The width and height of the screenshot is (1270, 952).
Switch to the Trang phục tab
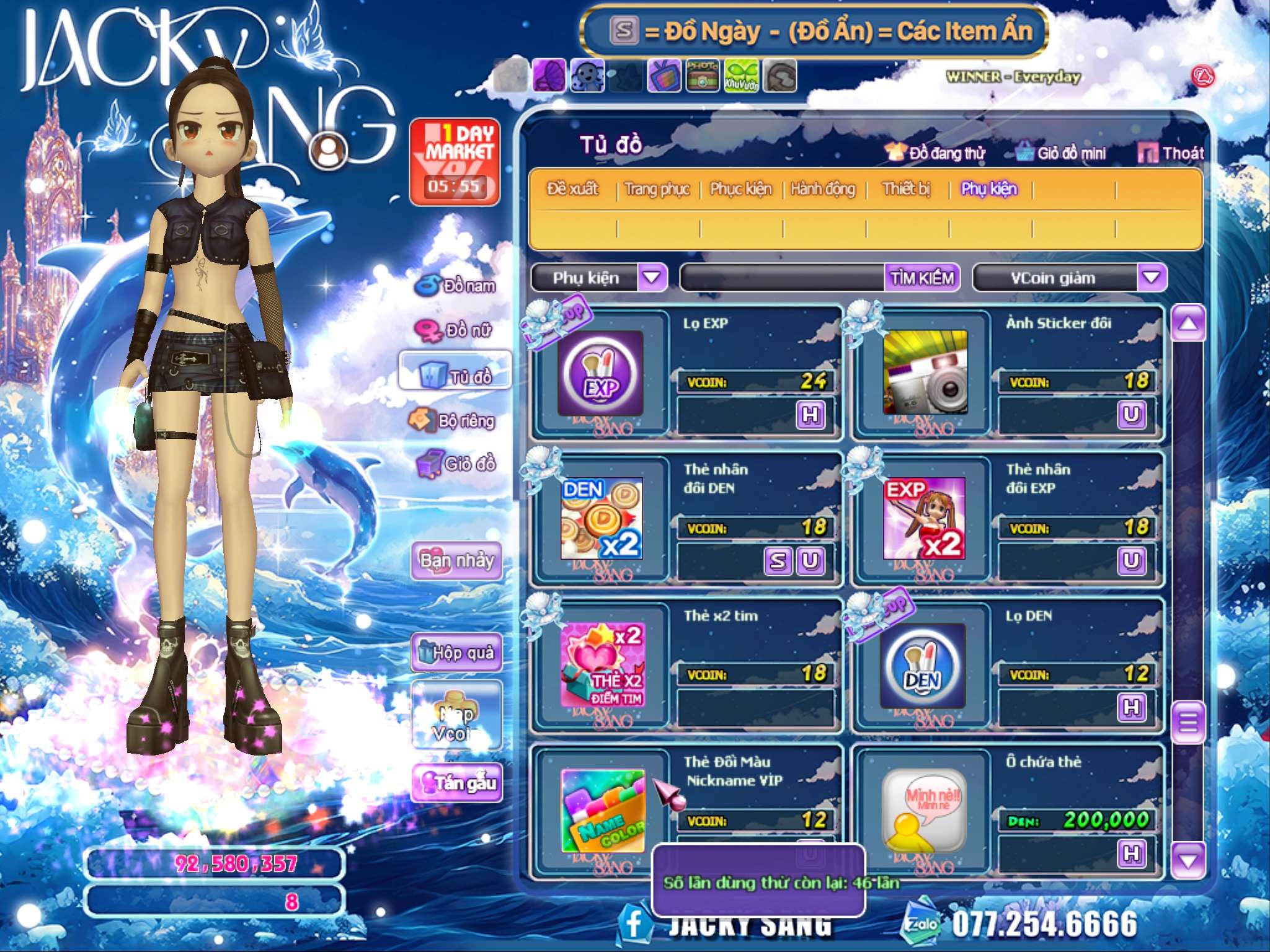[x=657, y=189]
